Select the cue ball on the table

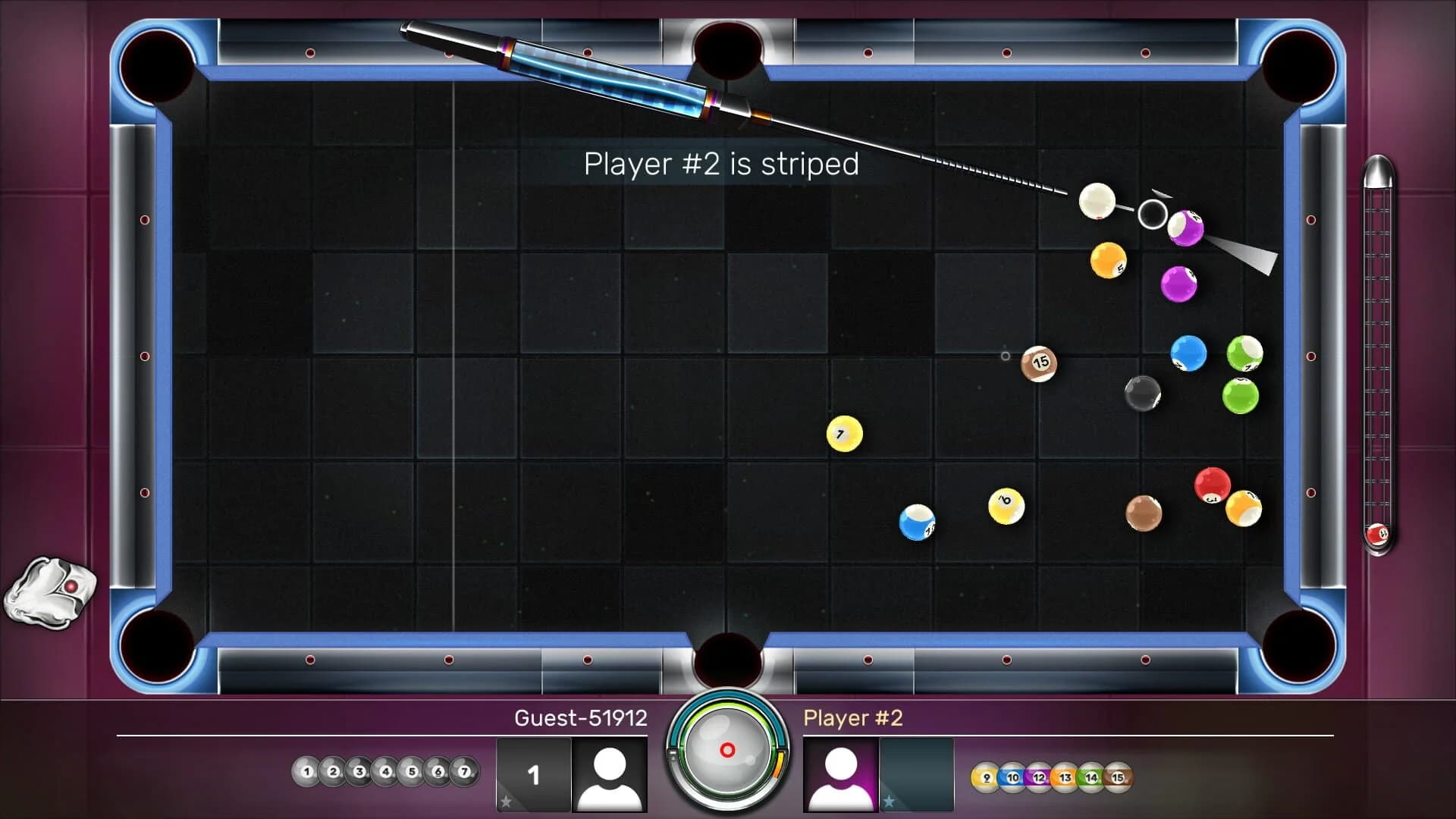[x=1098, y=200]
